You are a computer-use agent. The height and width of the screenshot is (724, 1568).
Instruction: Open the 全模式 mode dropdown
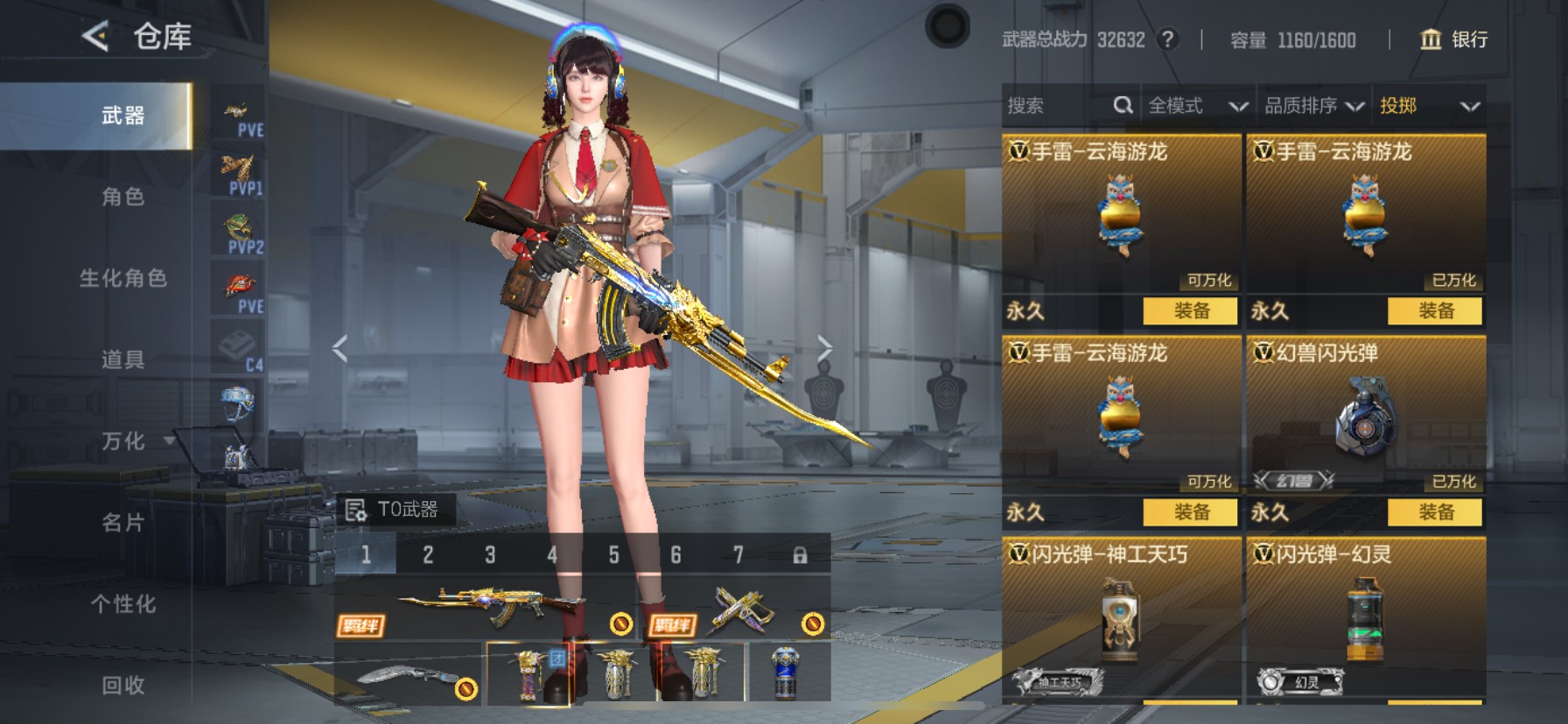click(1197, 105)
